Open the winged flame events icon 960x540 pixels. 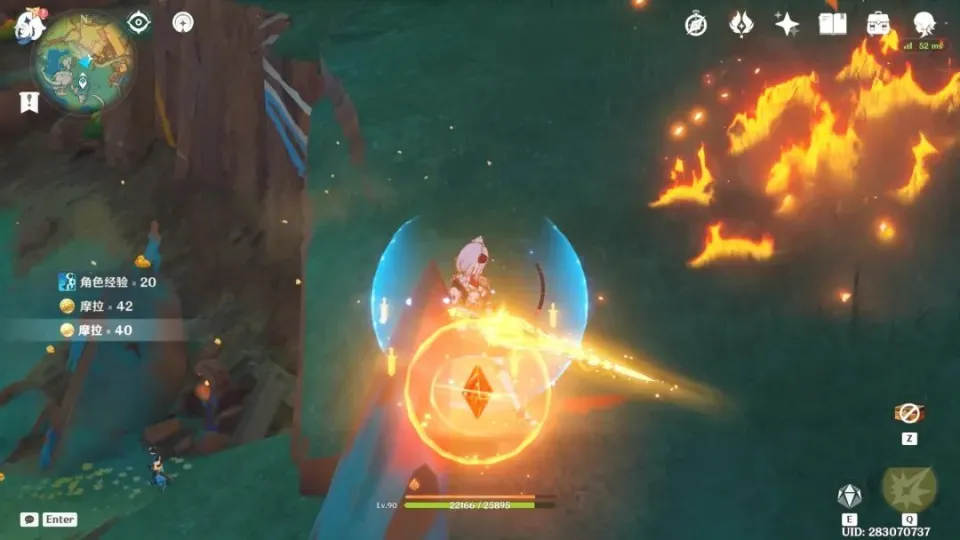click(741, 24)
